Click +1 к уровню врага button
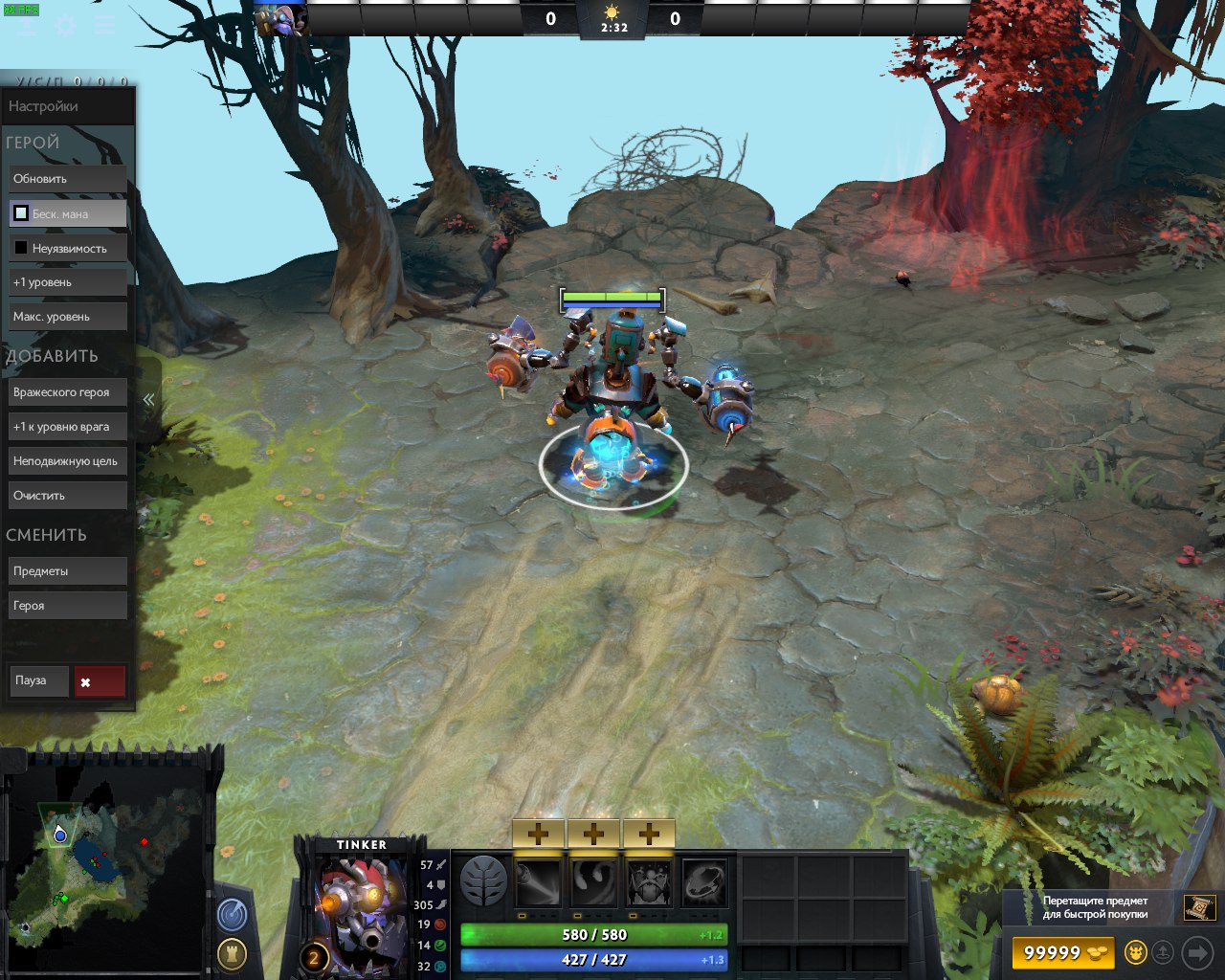 pos(67,427)
